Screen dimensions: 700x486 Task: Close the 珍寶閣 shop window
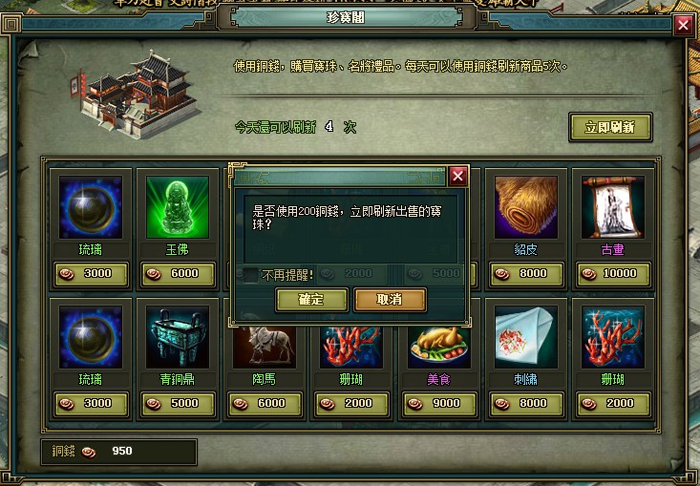(x=683, y=26)
